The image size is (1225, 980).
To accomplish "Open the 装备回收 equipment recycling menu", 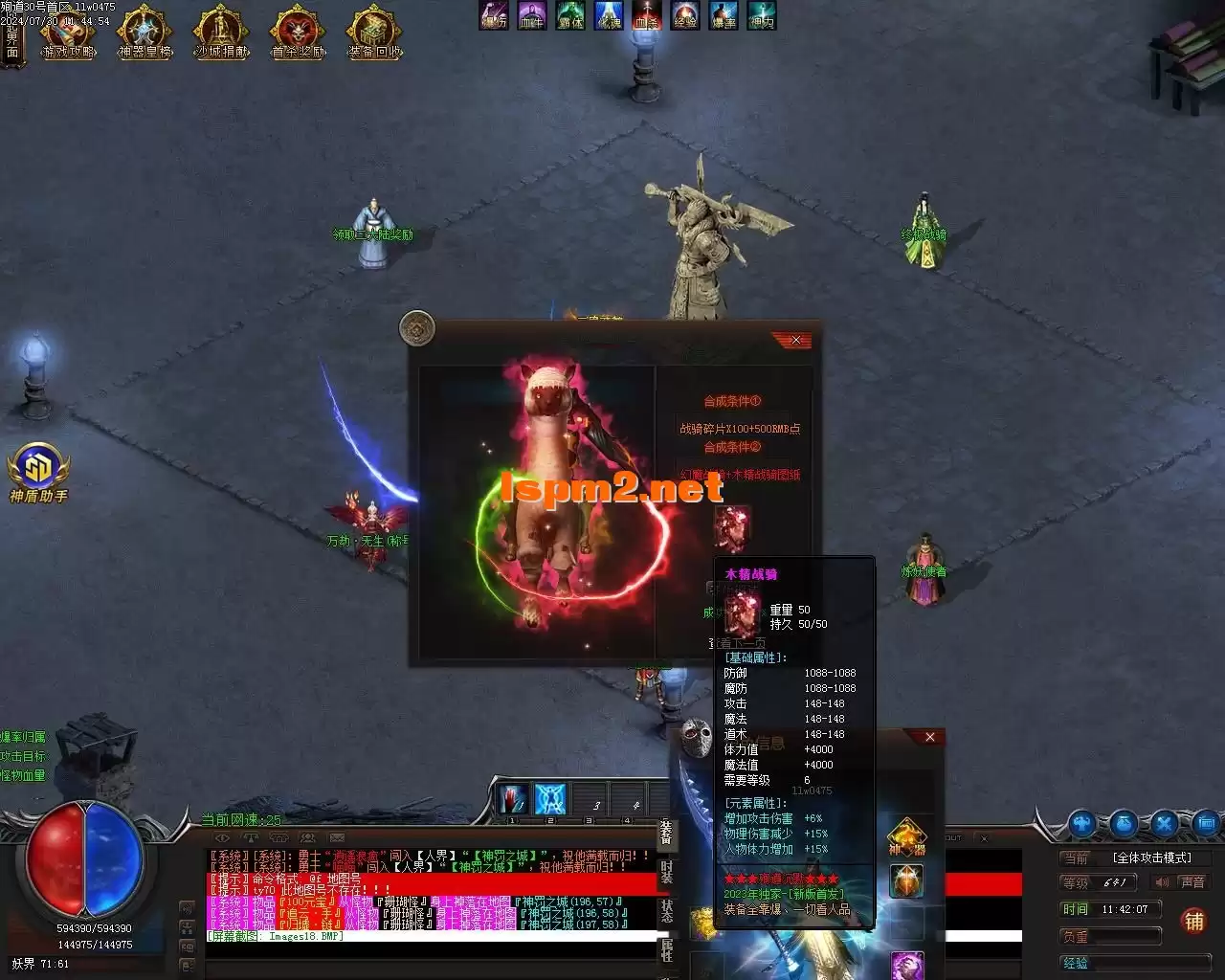I will click(374, 33).
